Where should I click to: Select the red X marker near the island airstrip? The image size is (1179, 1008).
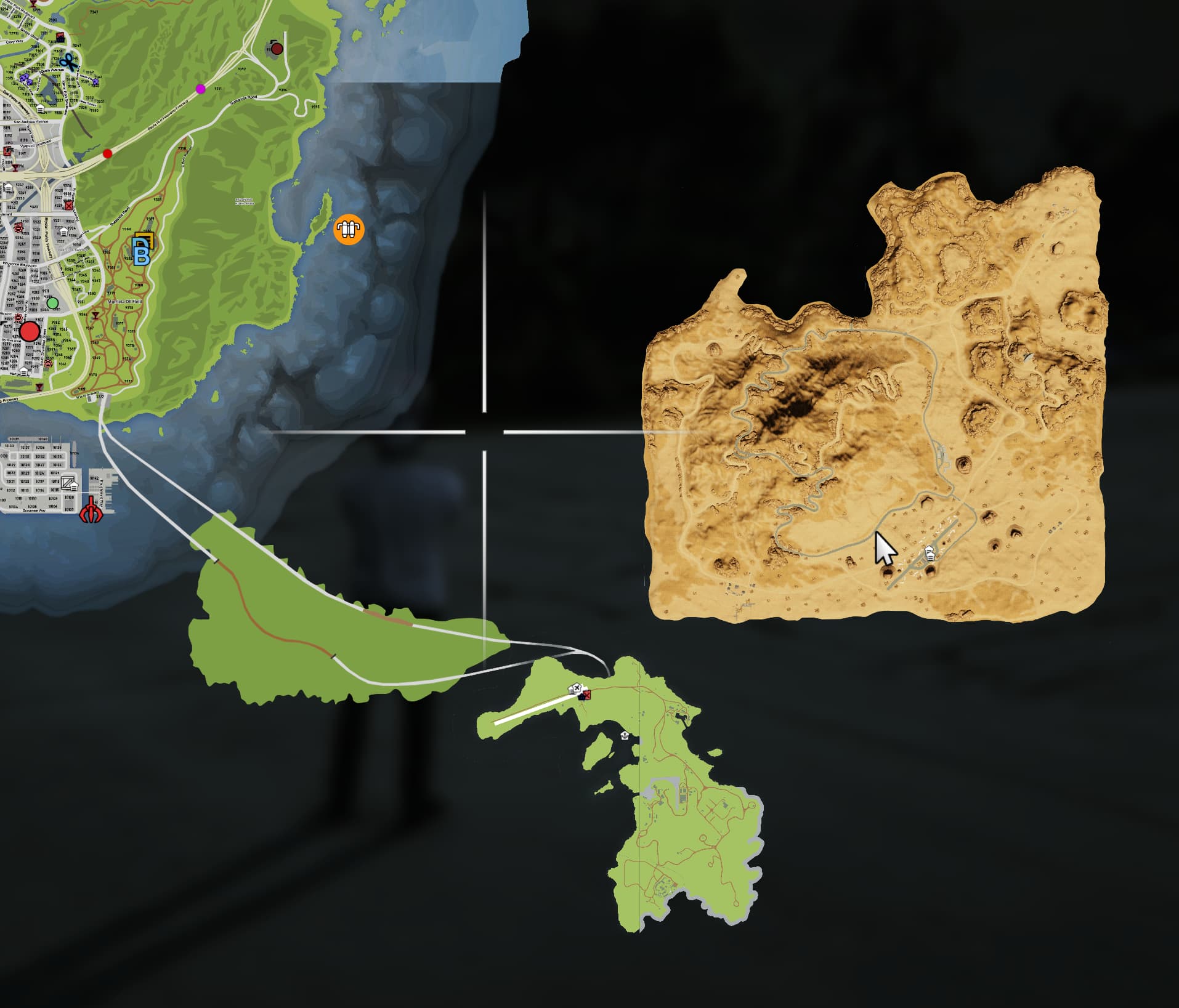click(x=587, y=696)
